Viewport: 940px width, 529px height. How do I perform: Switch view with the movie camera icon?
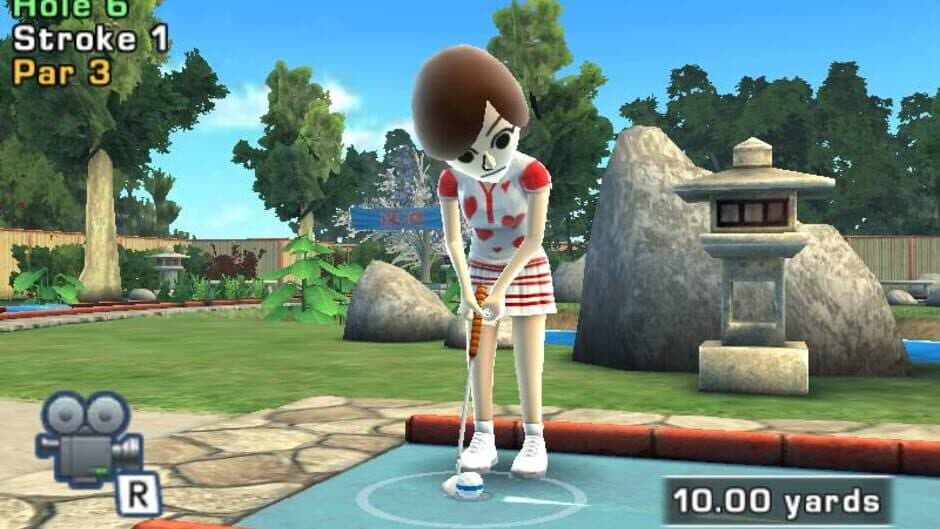[88, 438]
